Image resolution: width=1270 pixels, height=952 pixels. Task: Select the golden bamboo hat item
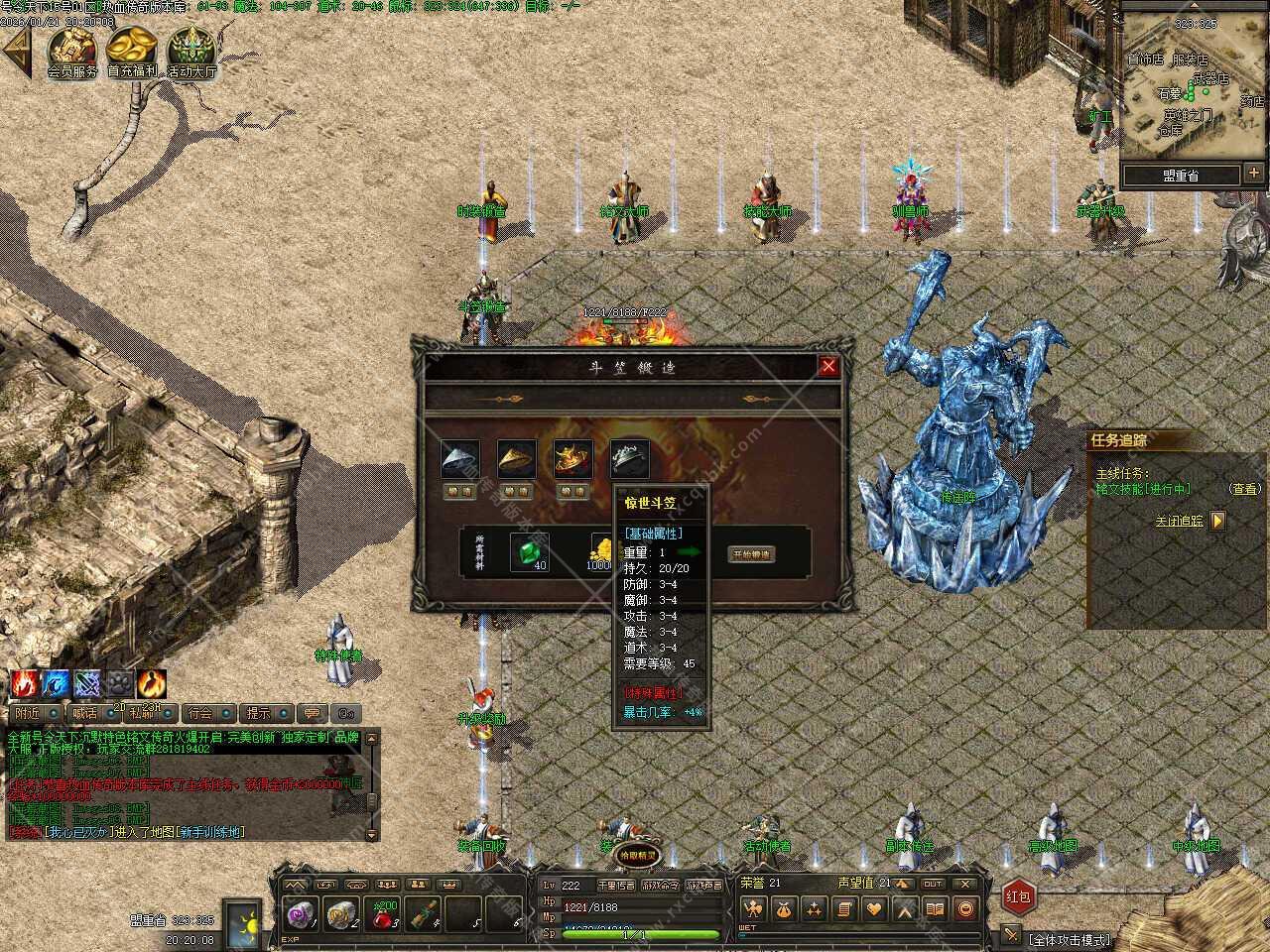pos(516,458)
